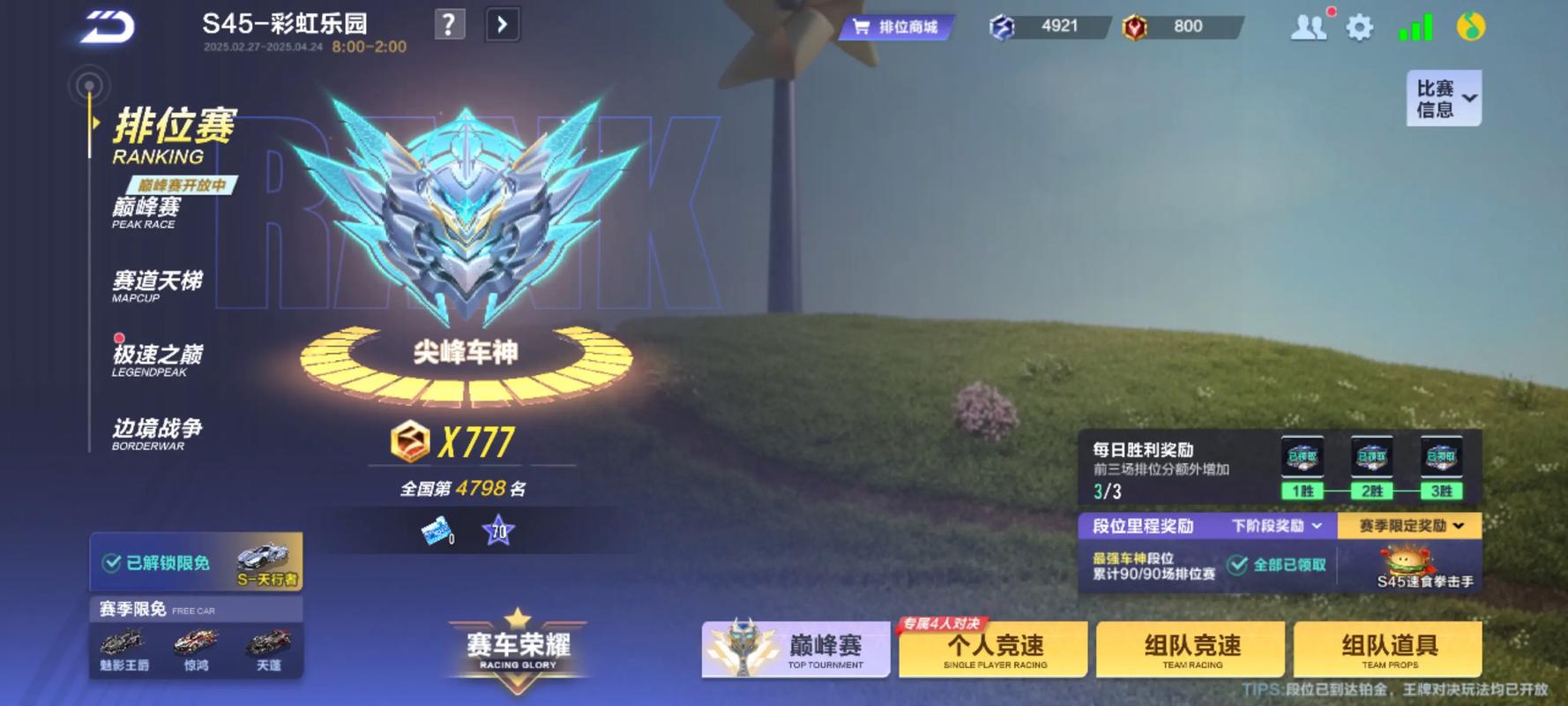Open the 排位商城 ranking shop
1568x706 pixels.
click(898, 27)
